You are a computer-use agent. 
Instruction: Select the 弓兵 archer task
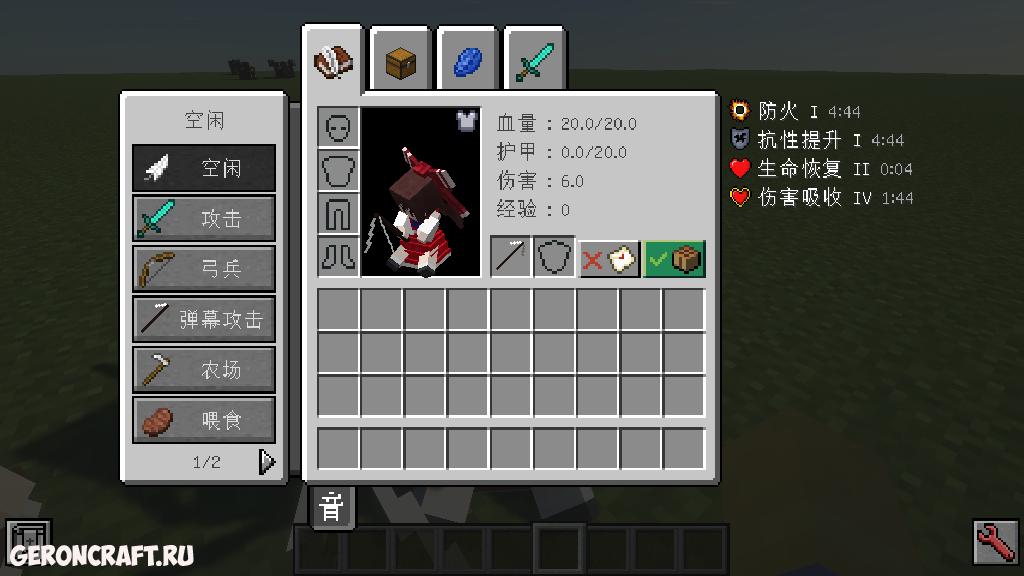tap(204, 268)
